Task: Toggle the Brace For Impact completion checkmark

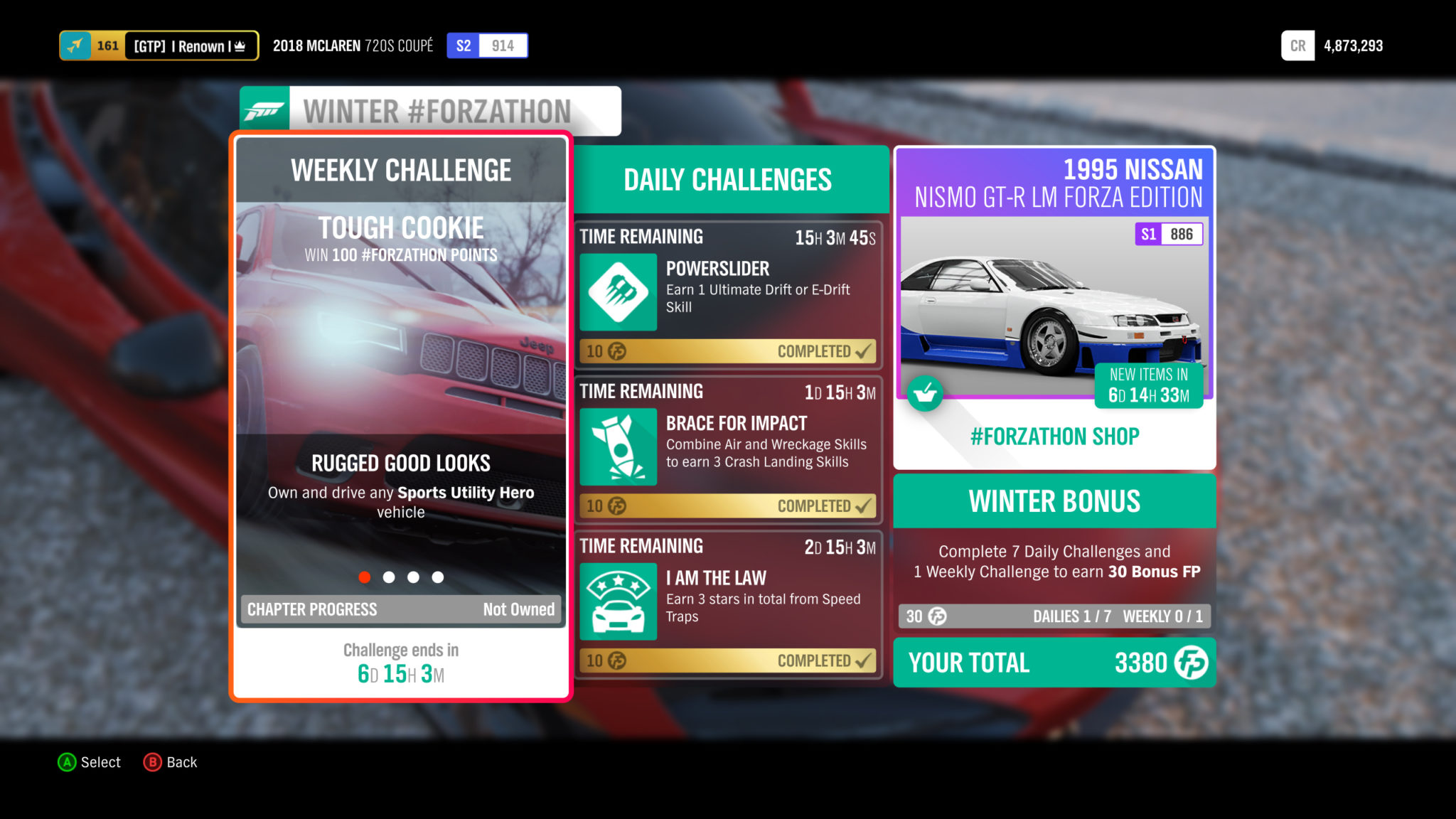Action: [x=862, y=506]
